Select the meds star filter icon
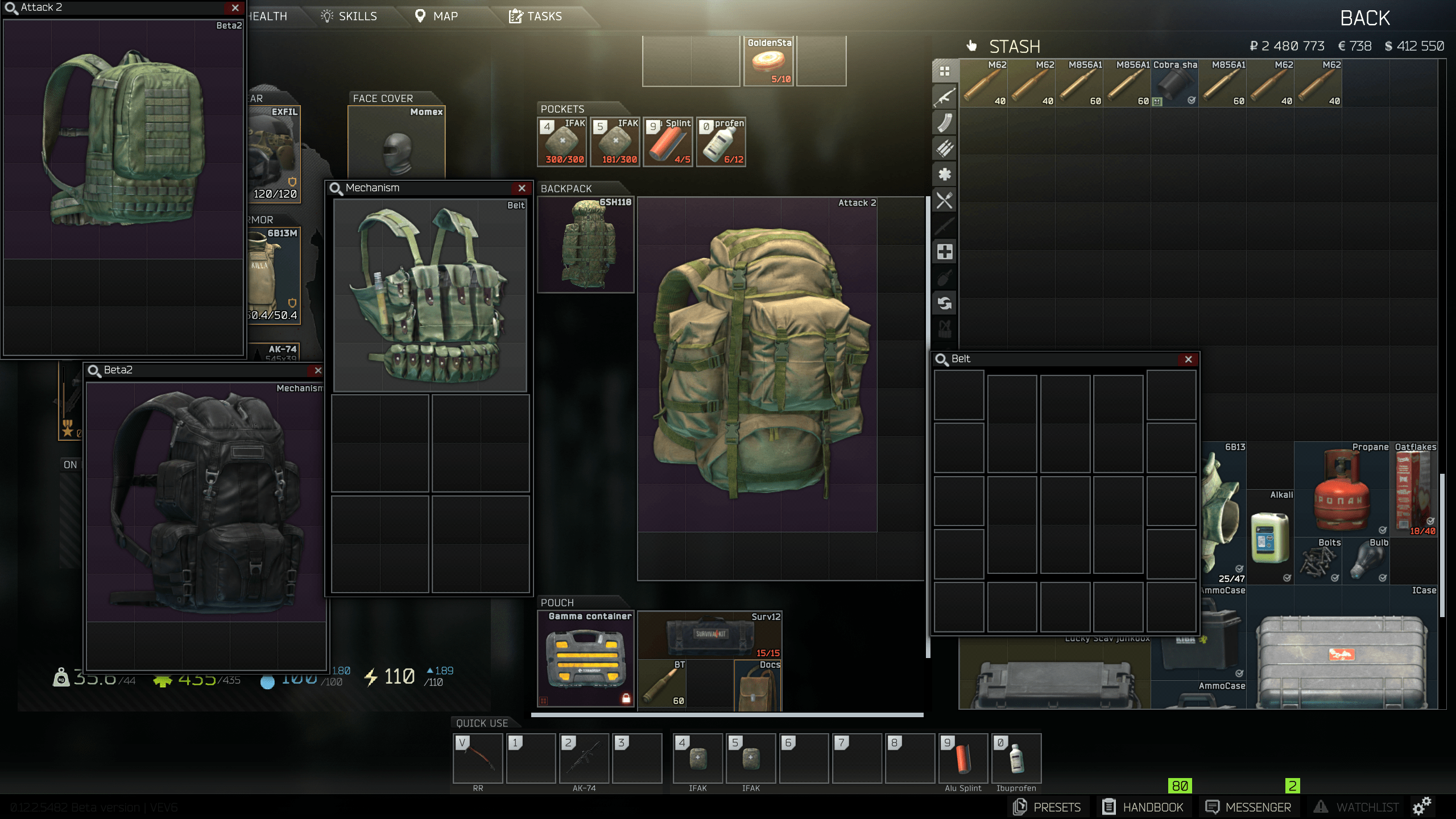The height and width of the screenshot is (819, 1456). coord(944,173)
